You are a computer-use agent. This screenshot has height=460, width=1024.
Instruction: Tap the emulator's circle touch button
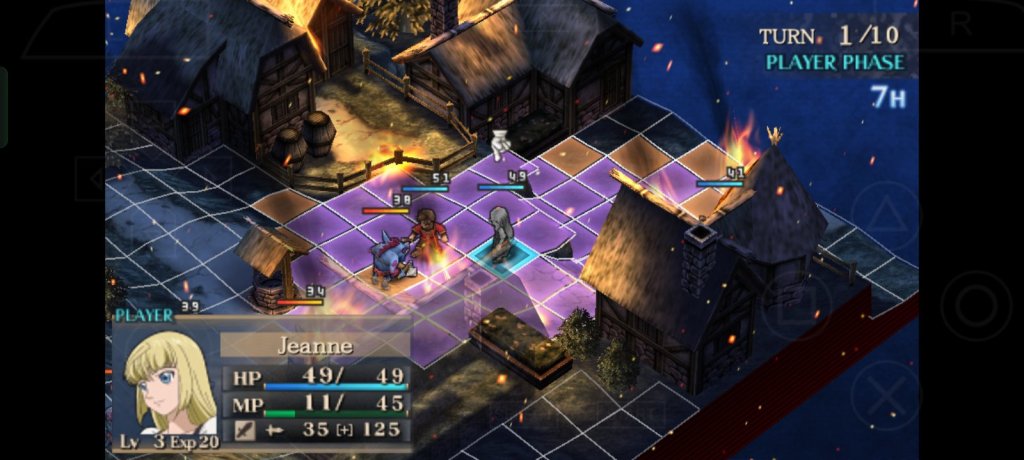pos(975,305)
